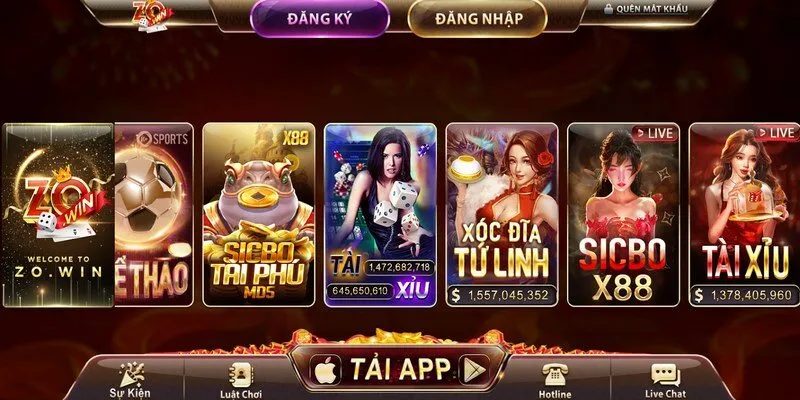This screenshot has height=400, width=800.
Task: Choose the Thể Thao sports game tile
Action: tap(153, 215)
